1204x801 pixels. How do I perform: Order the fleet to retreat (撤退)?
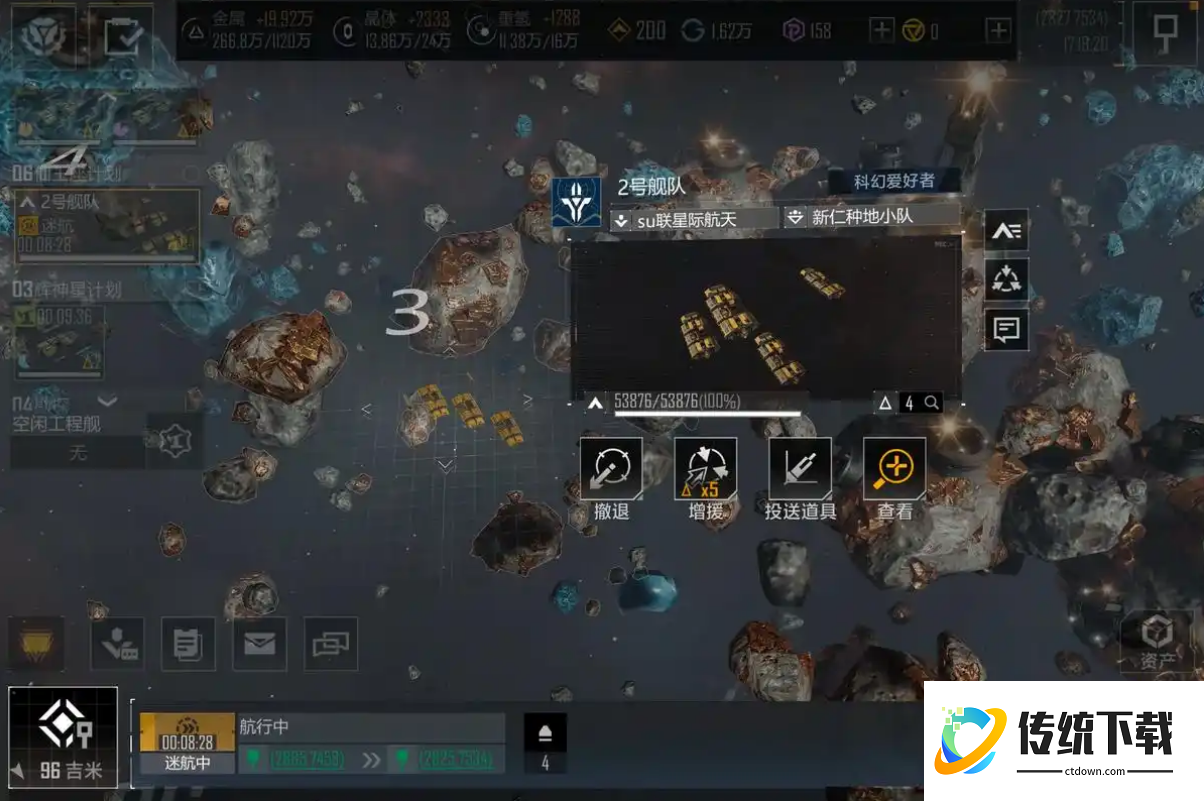click(x=611, y=469)
